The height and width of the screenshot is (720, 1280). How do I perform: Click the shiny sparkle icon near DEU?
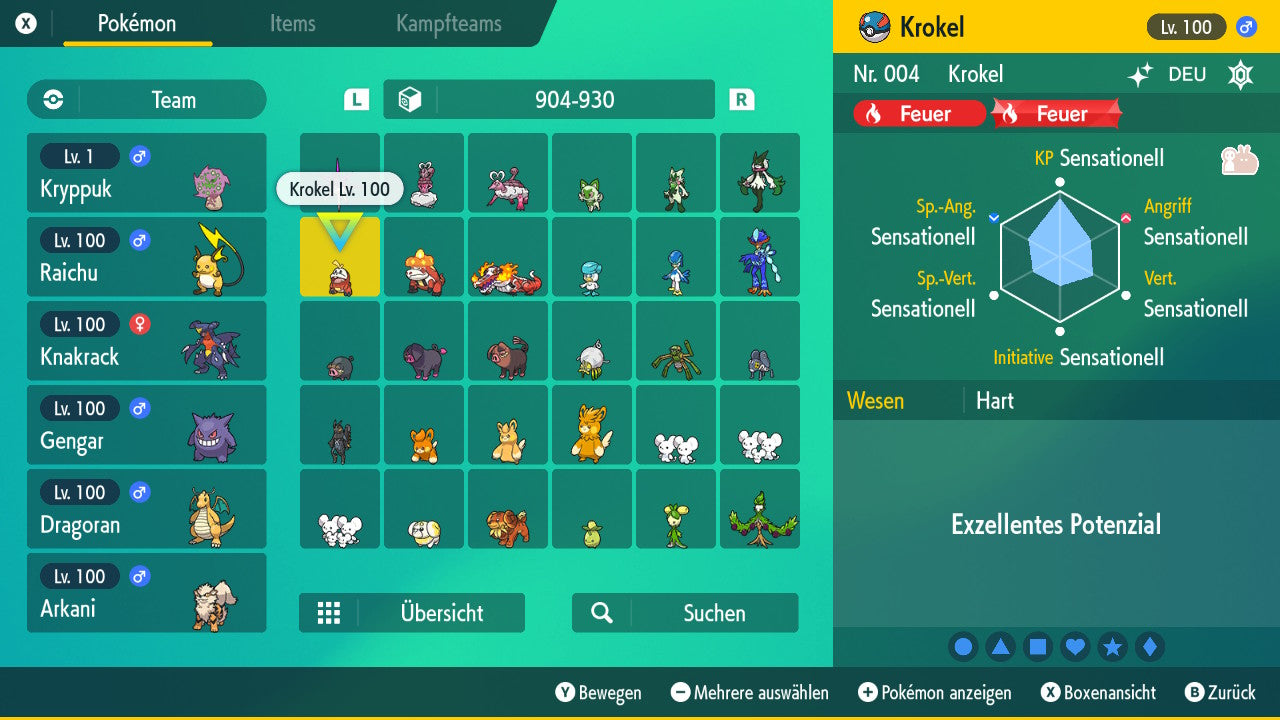point(1143,74)
